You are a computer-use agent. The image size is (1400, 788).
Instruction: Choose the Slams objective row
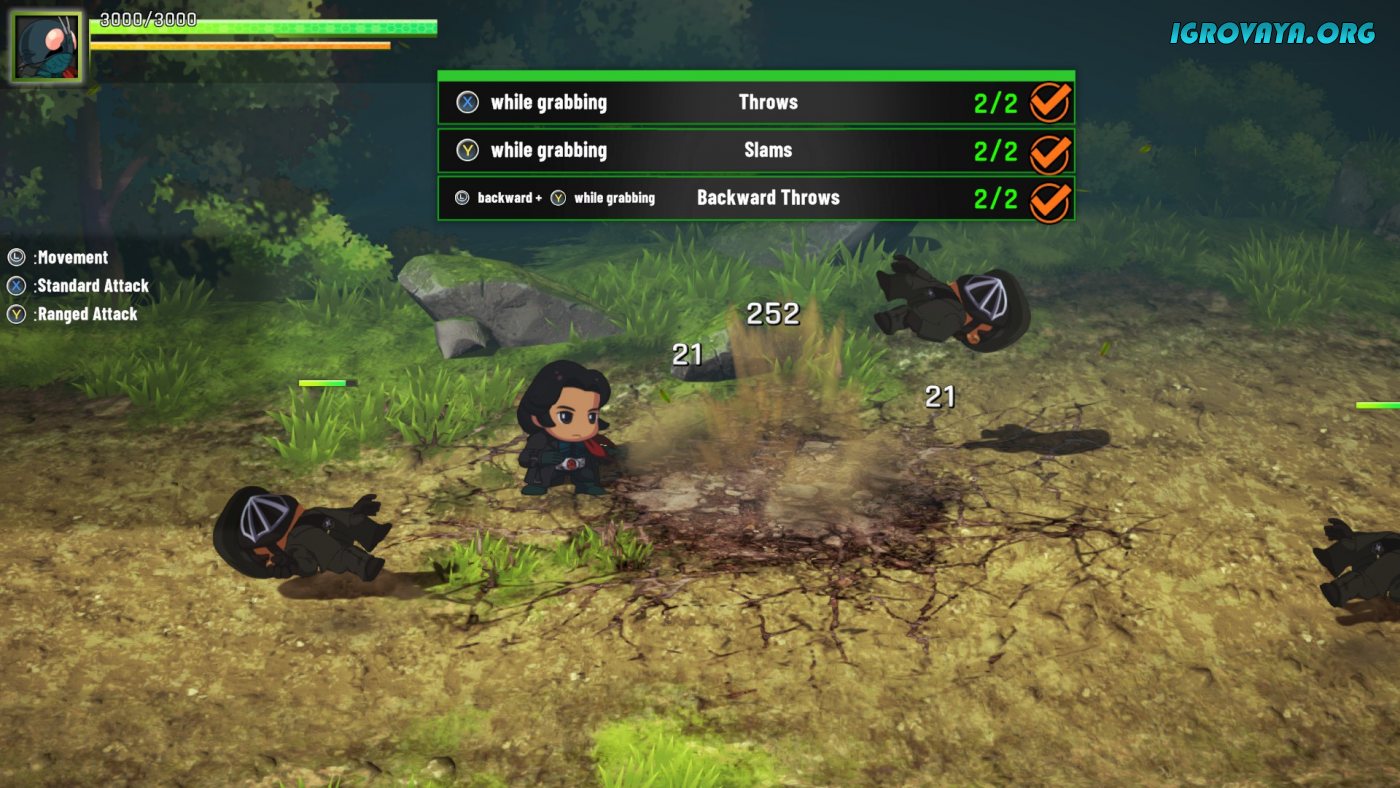click(x=755, y=150)
